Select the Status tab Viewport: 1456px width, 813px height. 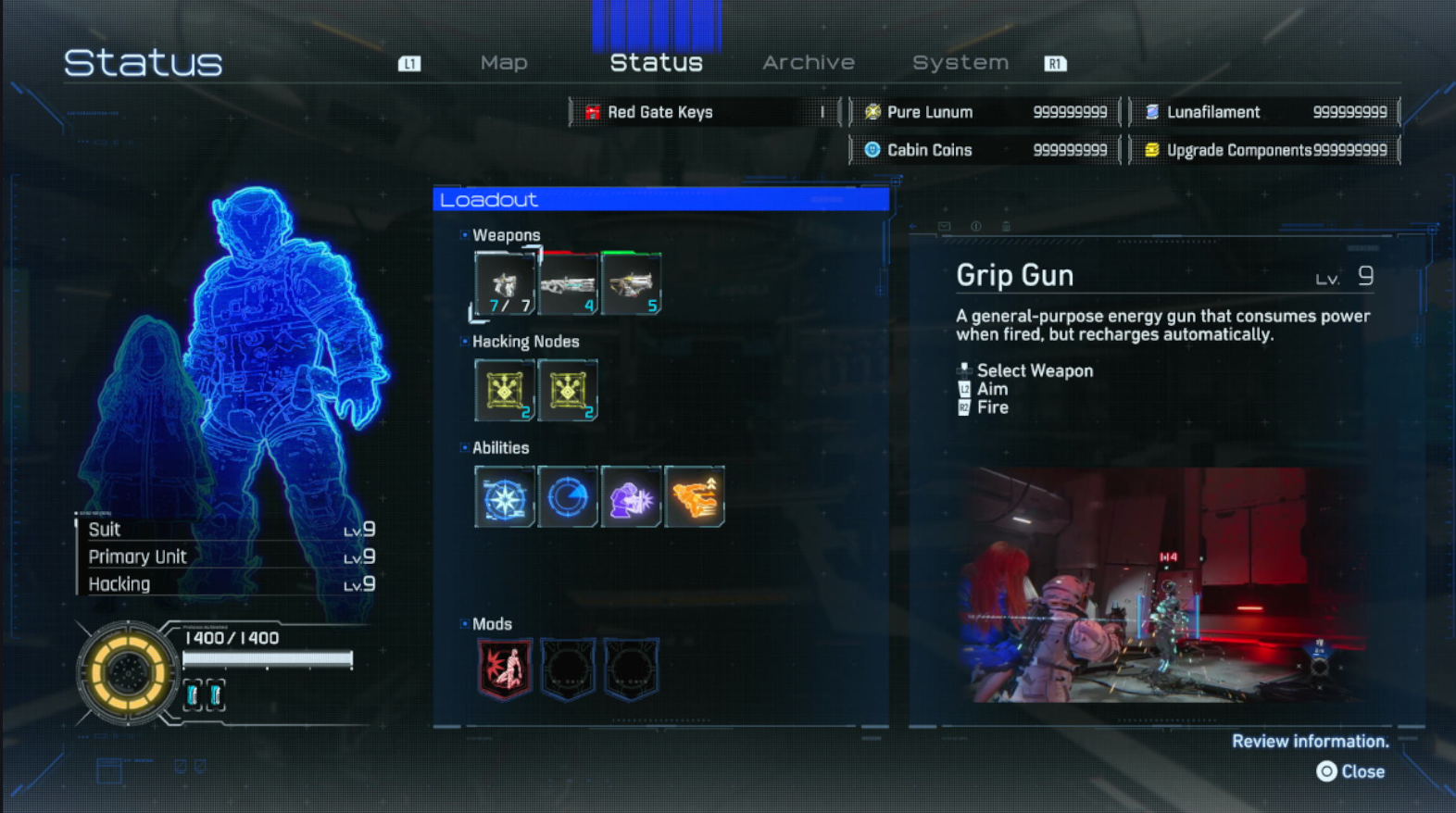pyautogui.click(x=656, y=63)
